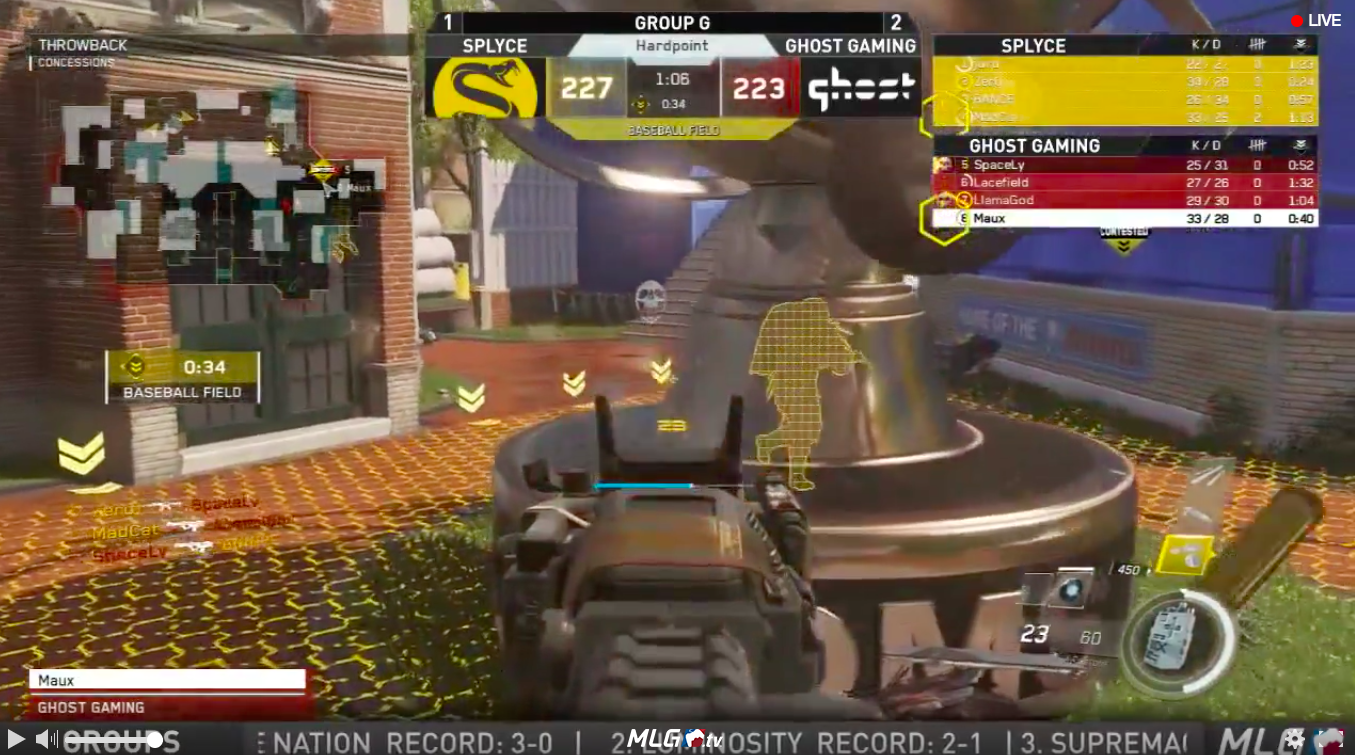Image resolution: width=1355 pixels, height=755 pixels.
Task: Mute the stream's volume speaker icon
Action: coord(46,740)
